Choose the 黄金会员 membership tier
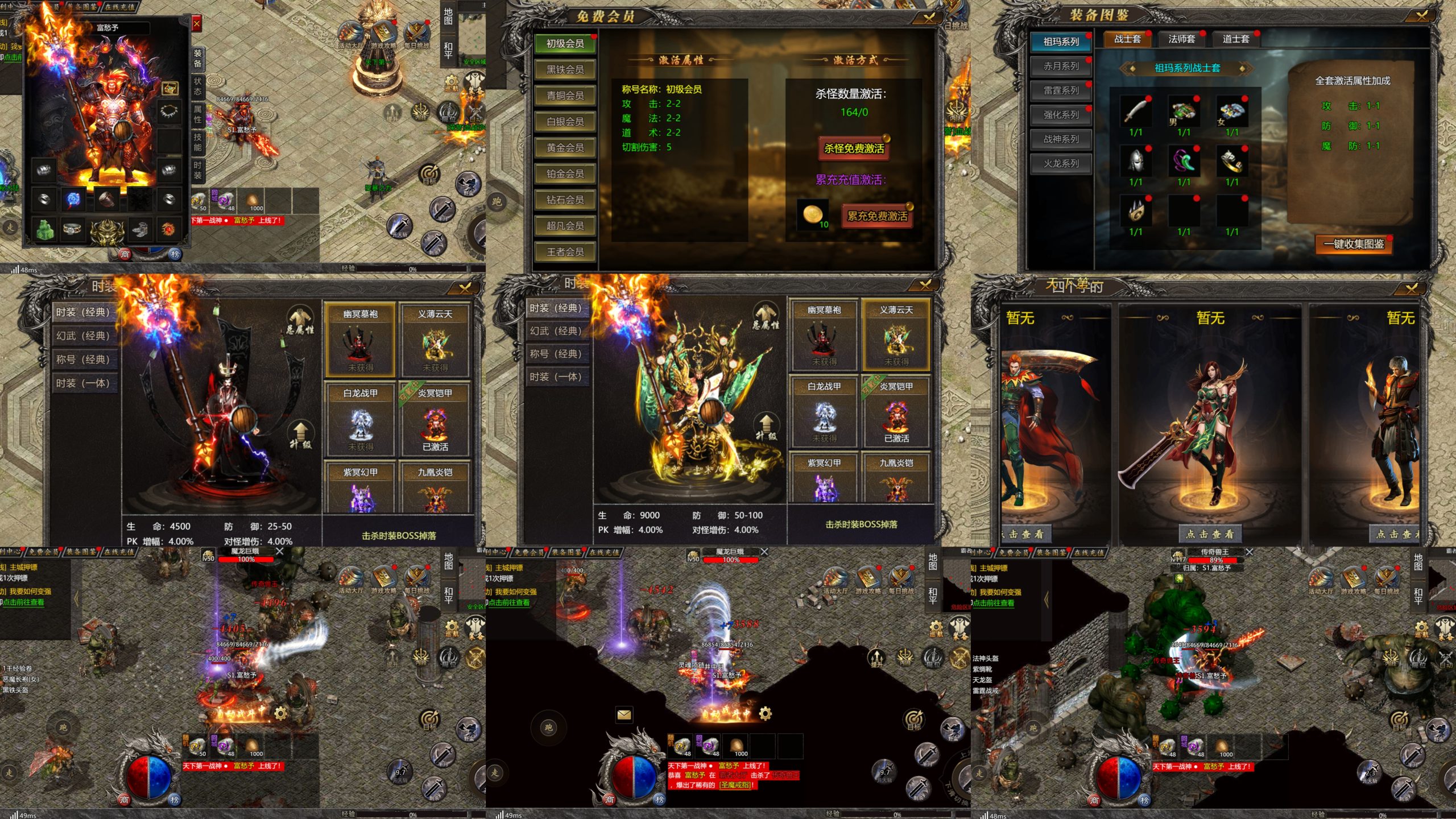Image resolution: width=1456 pixels, height=819 pixels. point(565,148)
